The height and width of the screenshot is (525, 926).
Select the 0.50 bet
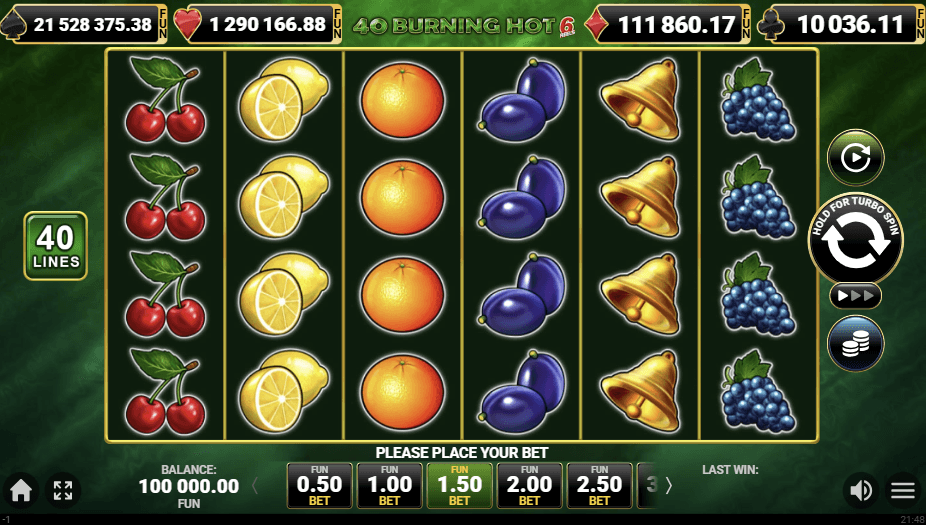(x=320, y=486)
